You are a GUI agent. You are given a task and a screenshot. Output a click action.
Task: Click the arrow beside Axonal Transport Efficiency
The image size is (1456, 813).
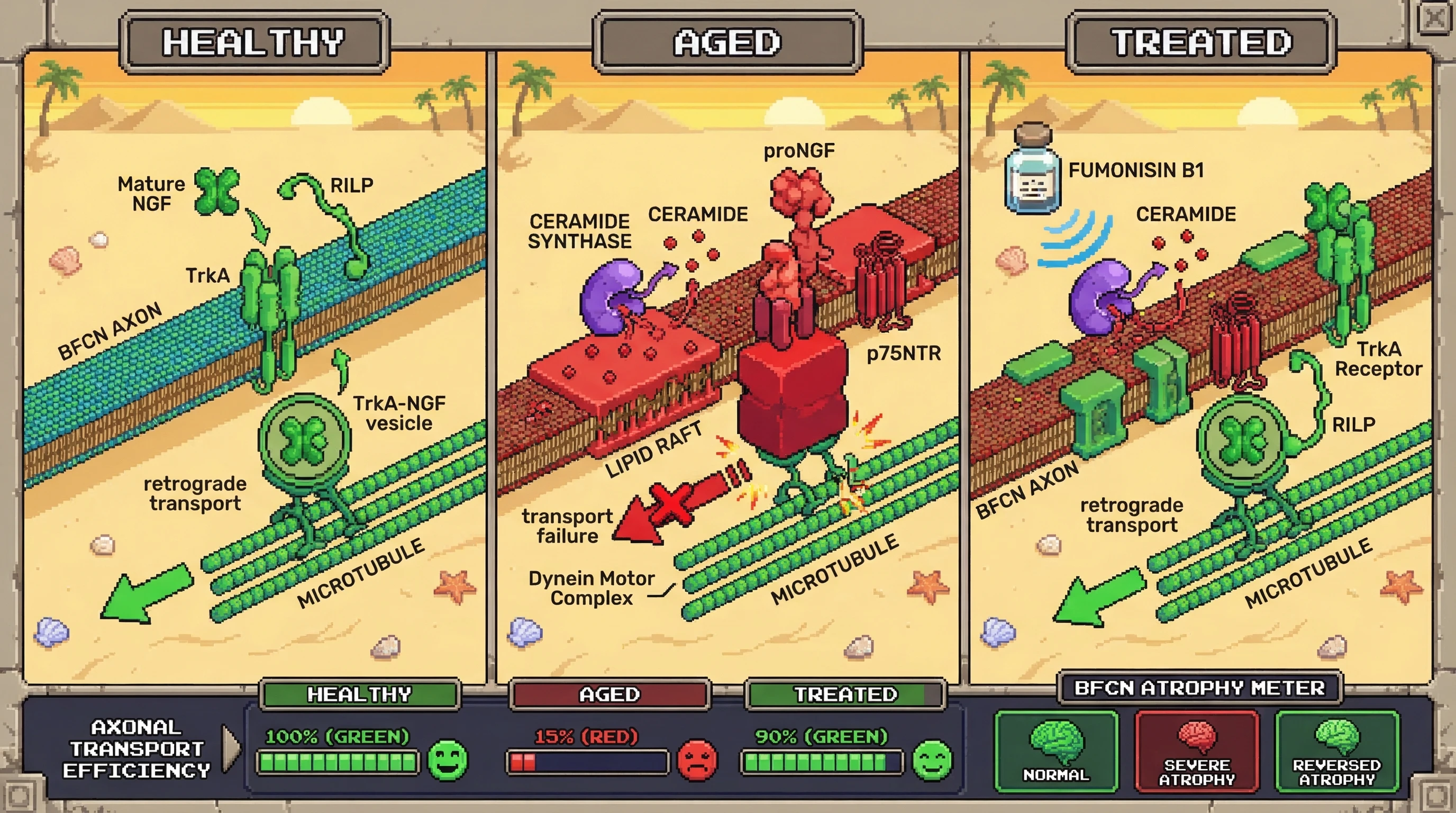(231, 748)
